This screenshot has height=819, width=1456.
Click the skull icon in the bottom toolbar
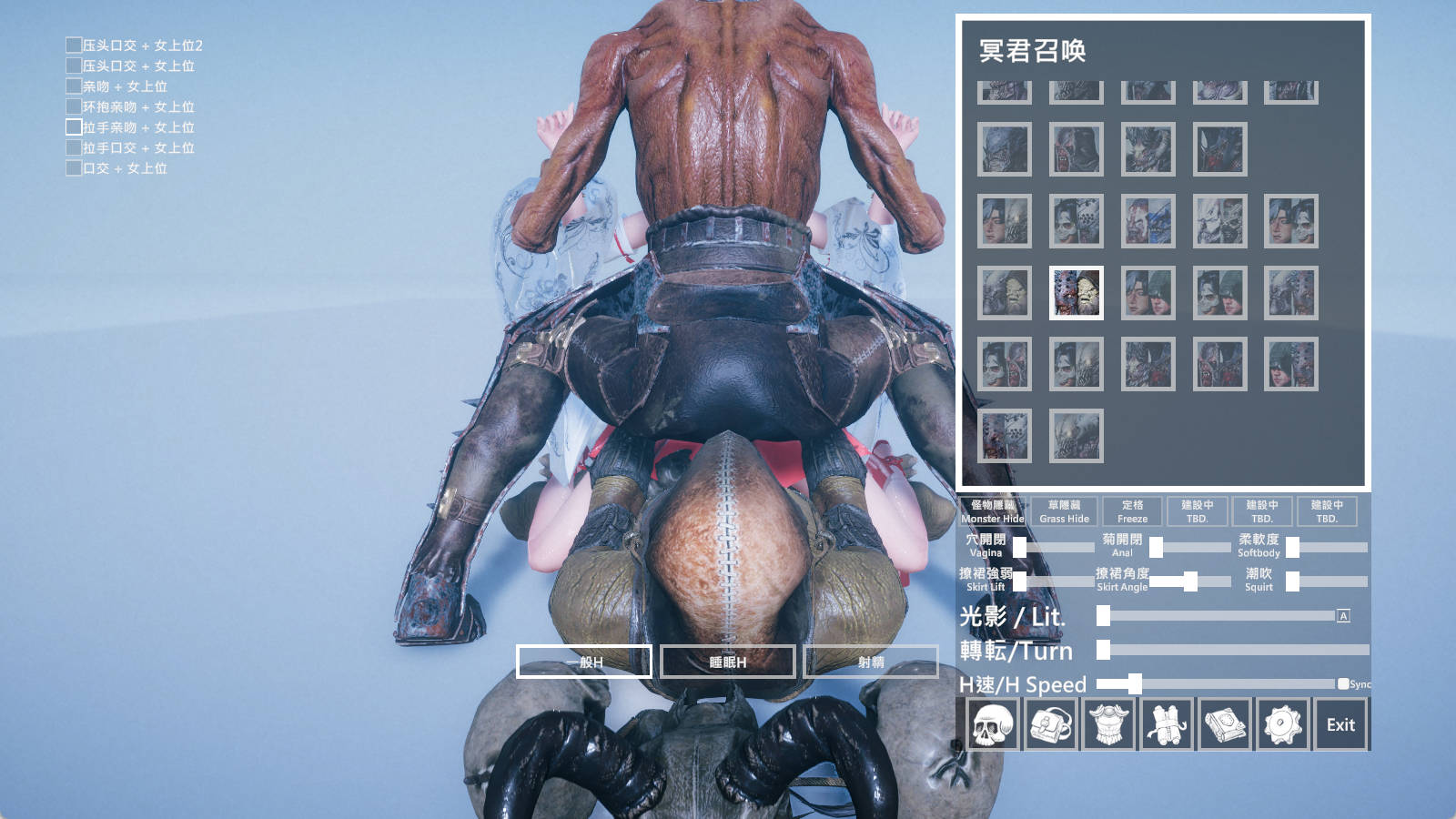pos(990,723)
